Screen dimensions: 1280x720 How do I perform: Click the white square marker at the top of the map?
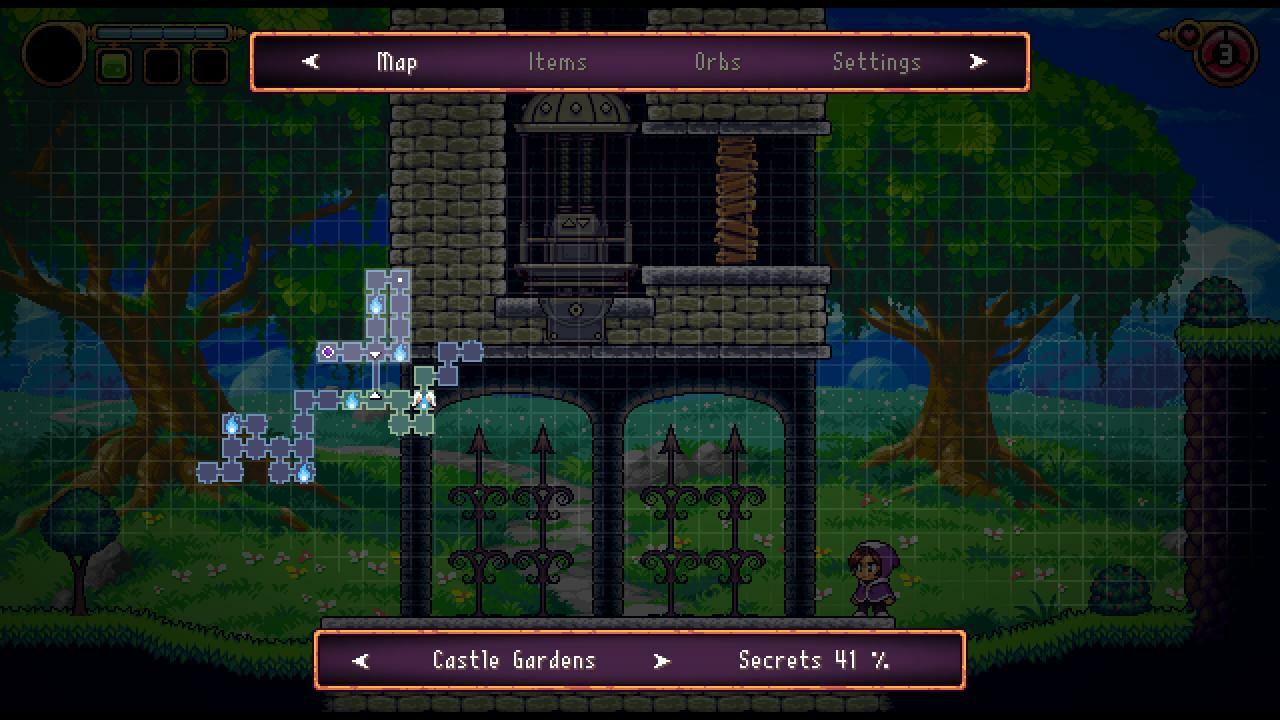pyautogui.click(x=399, y=280)
